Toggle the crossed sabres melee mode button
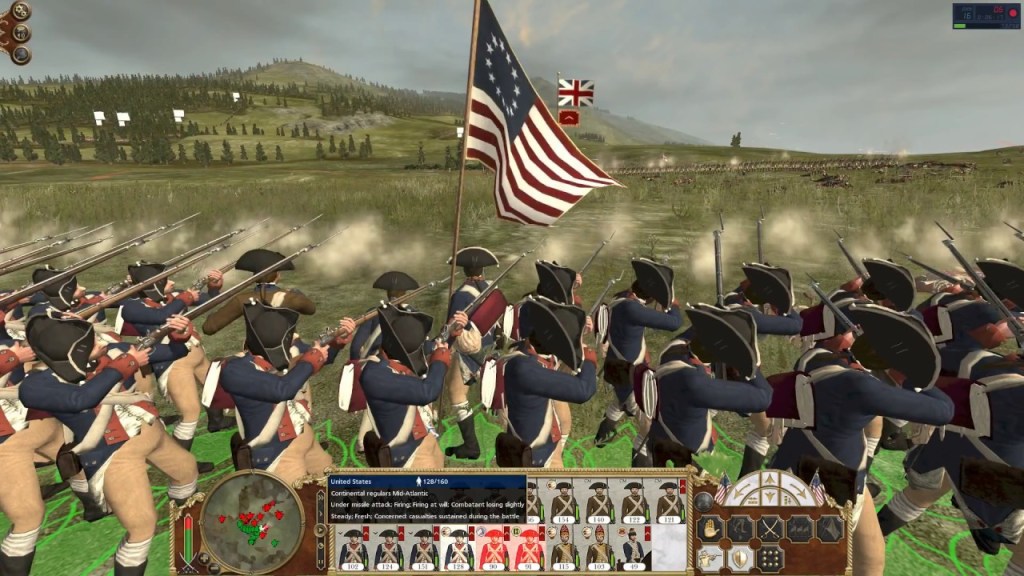 [770, 529]
